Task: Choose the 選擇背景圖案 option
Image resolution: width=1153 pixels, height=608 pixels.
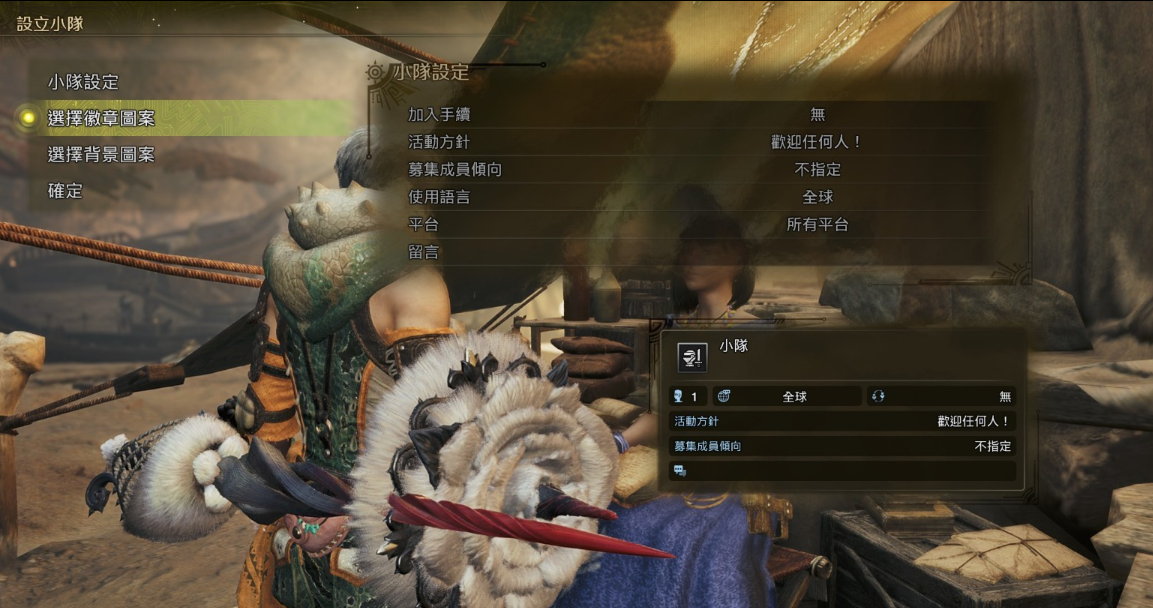Action: [101, 155]
